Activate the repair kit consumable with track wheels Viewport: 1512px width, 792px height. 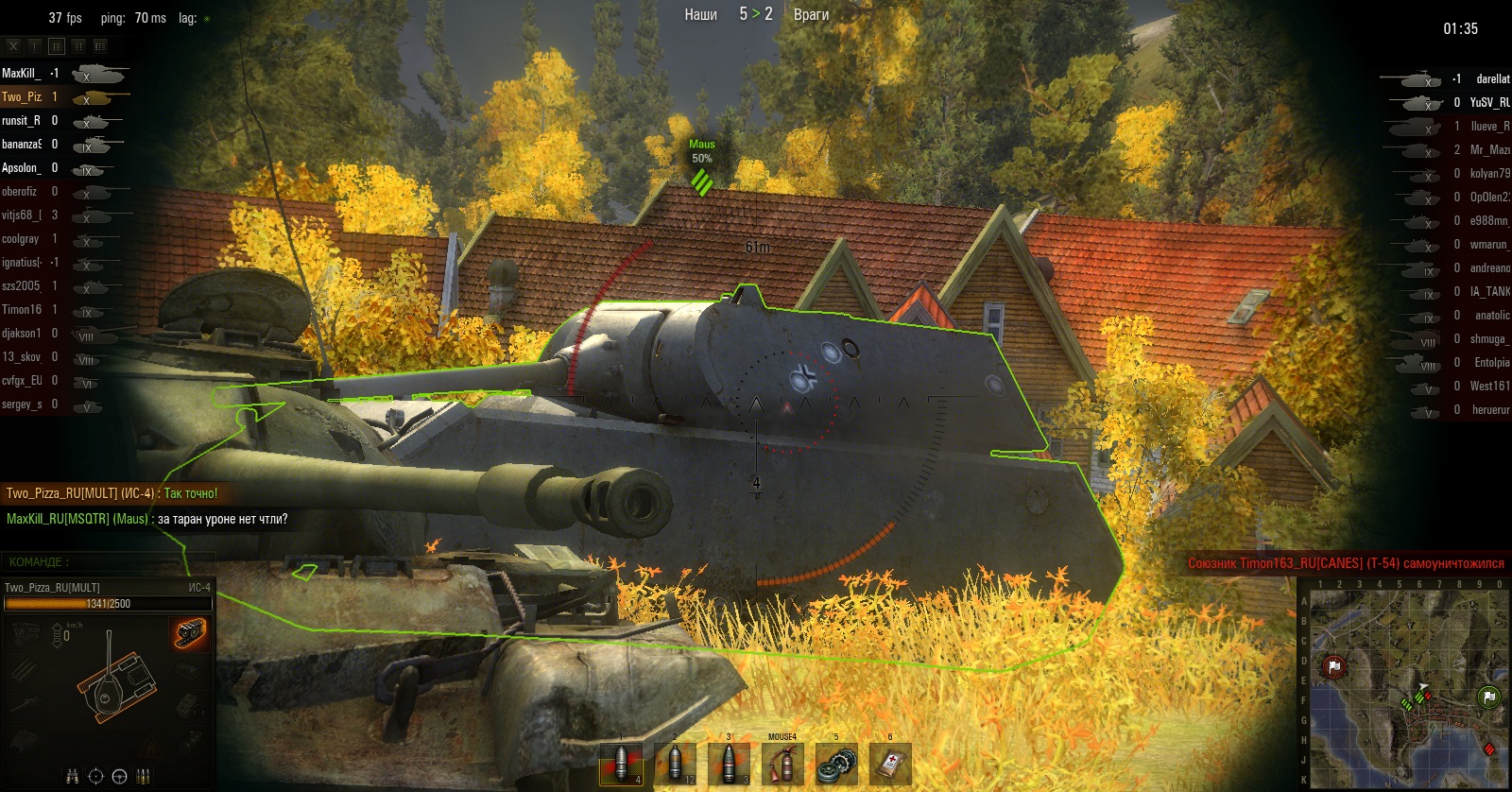836,764
